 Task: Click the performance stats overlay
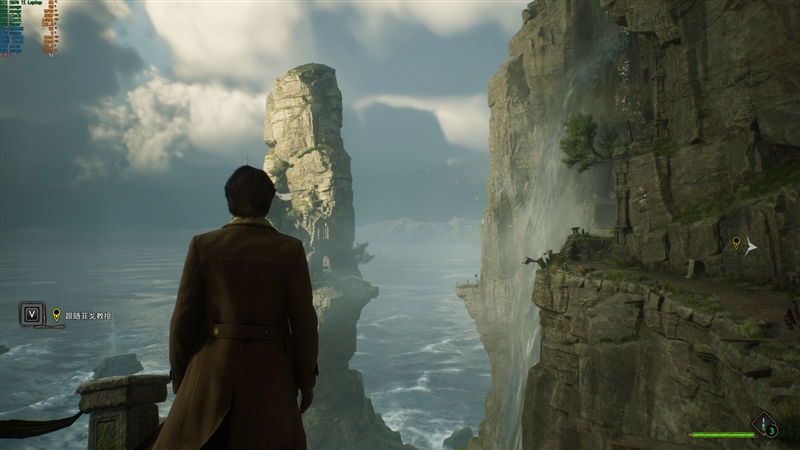[x=28, y=24]
